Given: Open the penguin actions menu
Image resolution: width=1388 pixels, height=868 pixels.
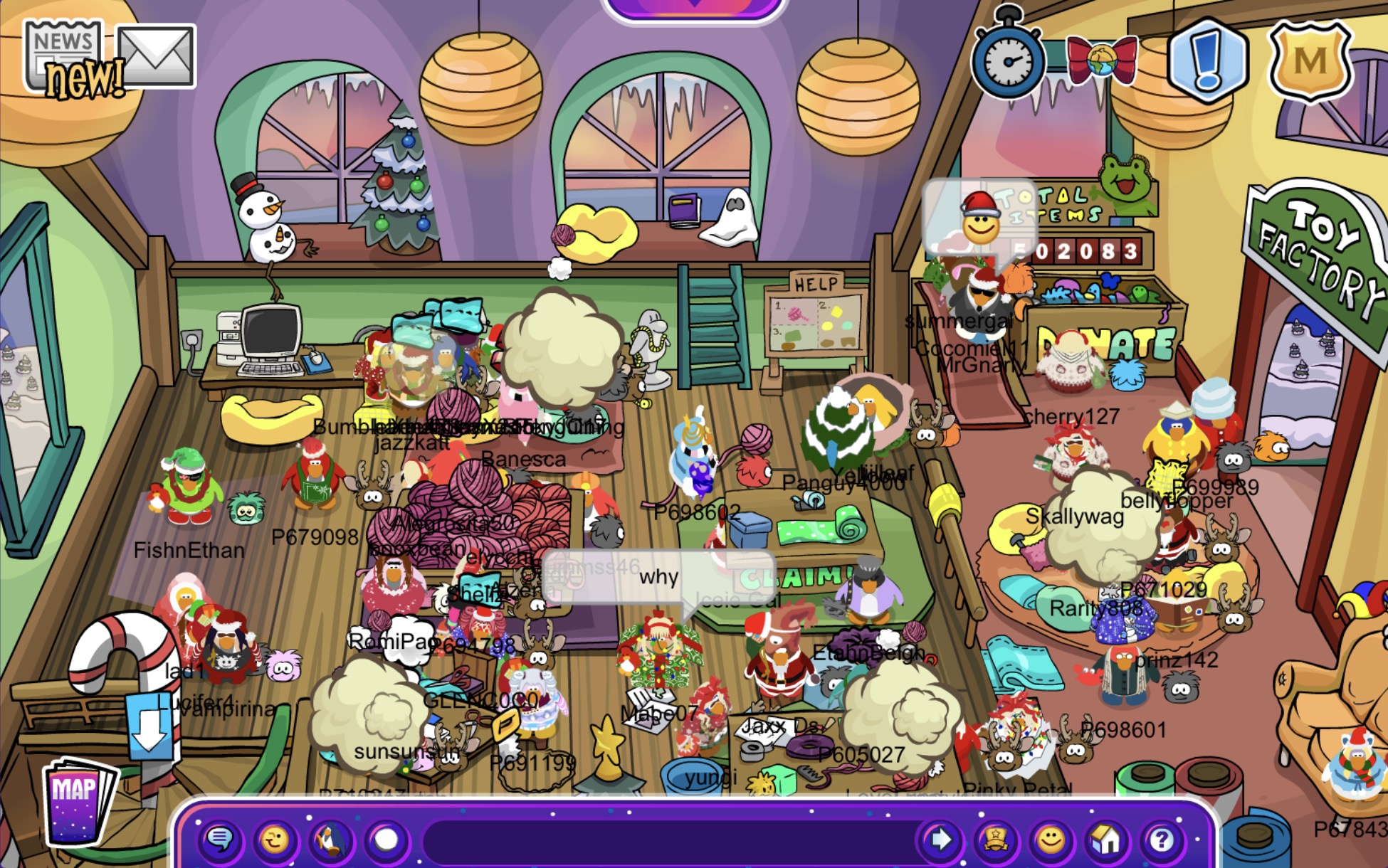Looking at the screenshot, I should pos(330,840).
